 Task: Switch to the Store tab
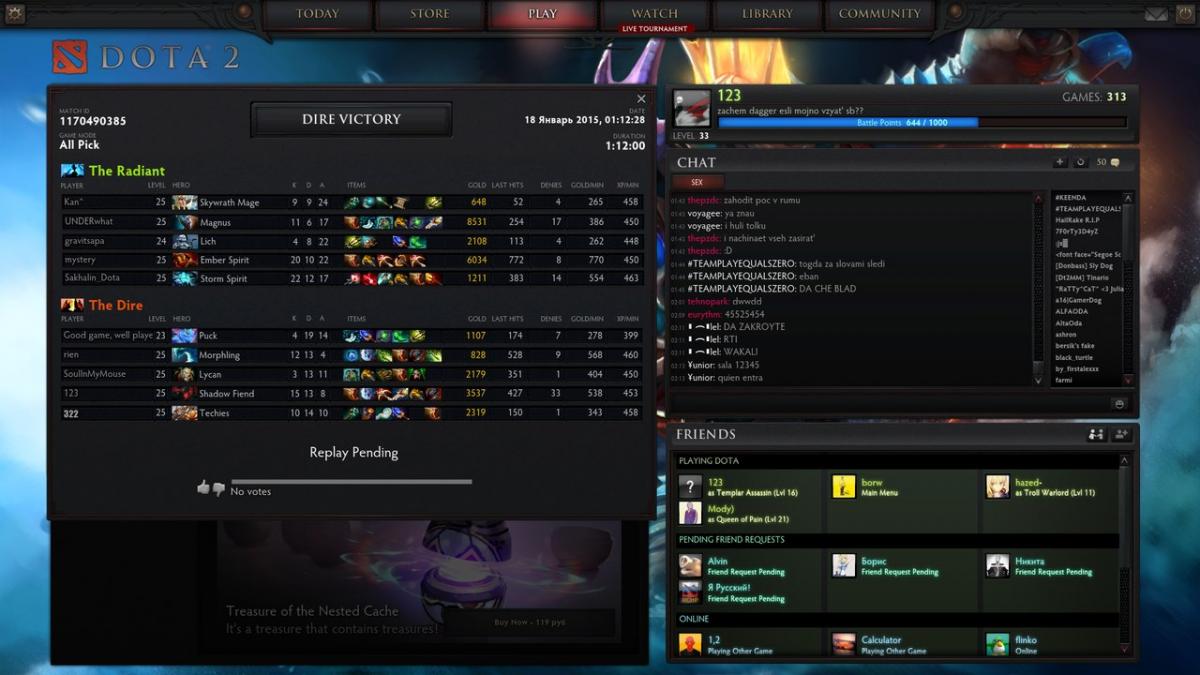(429, 14)
